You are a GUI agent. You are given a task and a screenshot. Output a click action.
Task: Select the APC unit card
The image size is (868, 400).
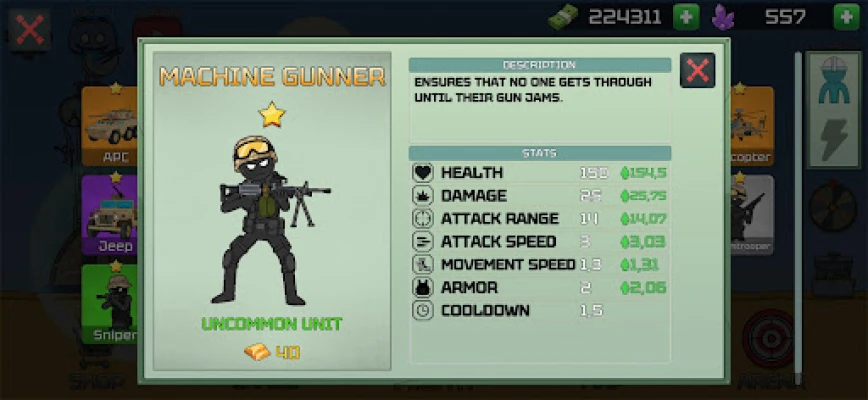coord(112,125)
